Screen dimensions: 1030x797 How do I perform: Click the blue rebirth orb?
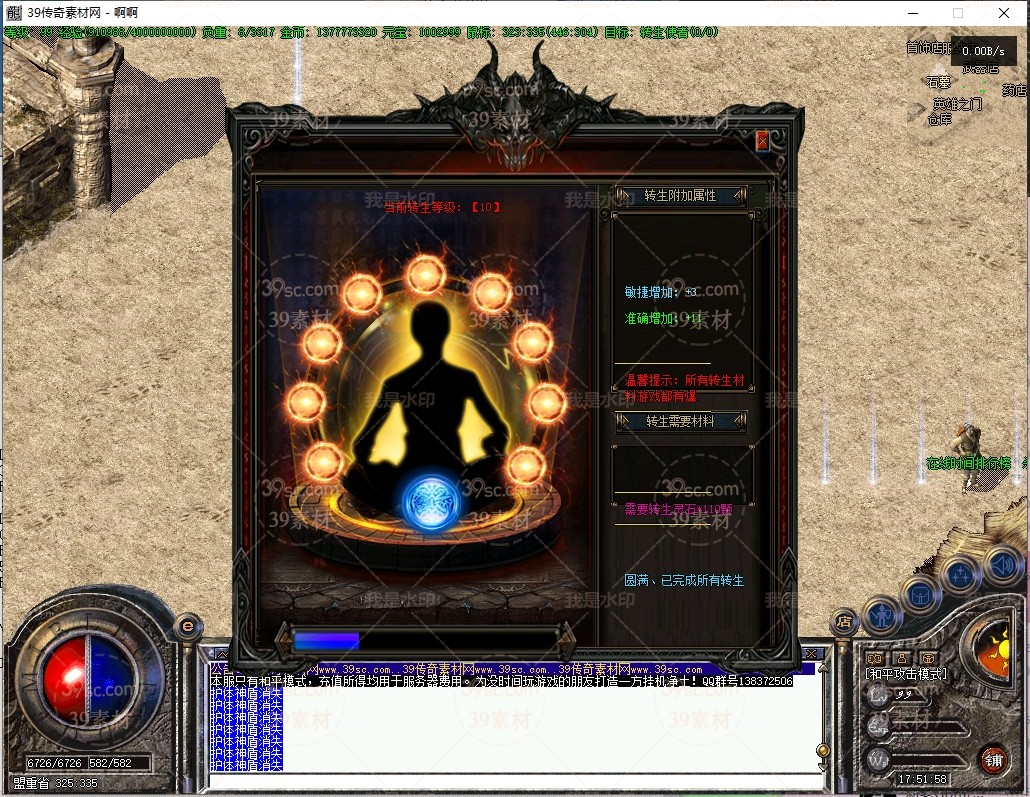click(430, 500)
